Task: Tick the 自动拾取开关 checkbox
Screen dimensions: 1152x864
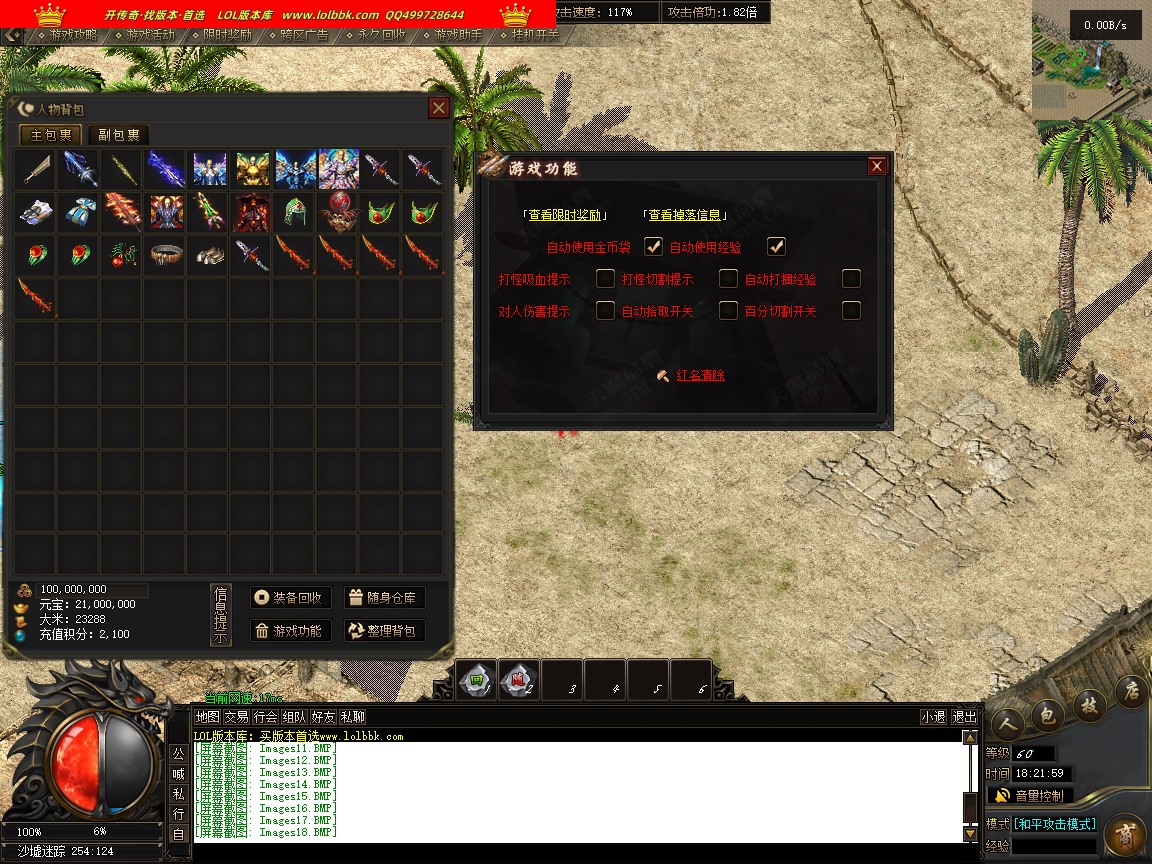Action: click(728, 311)
